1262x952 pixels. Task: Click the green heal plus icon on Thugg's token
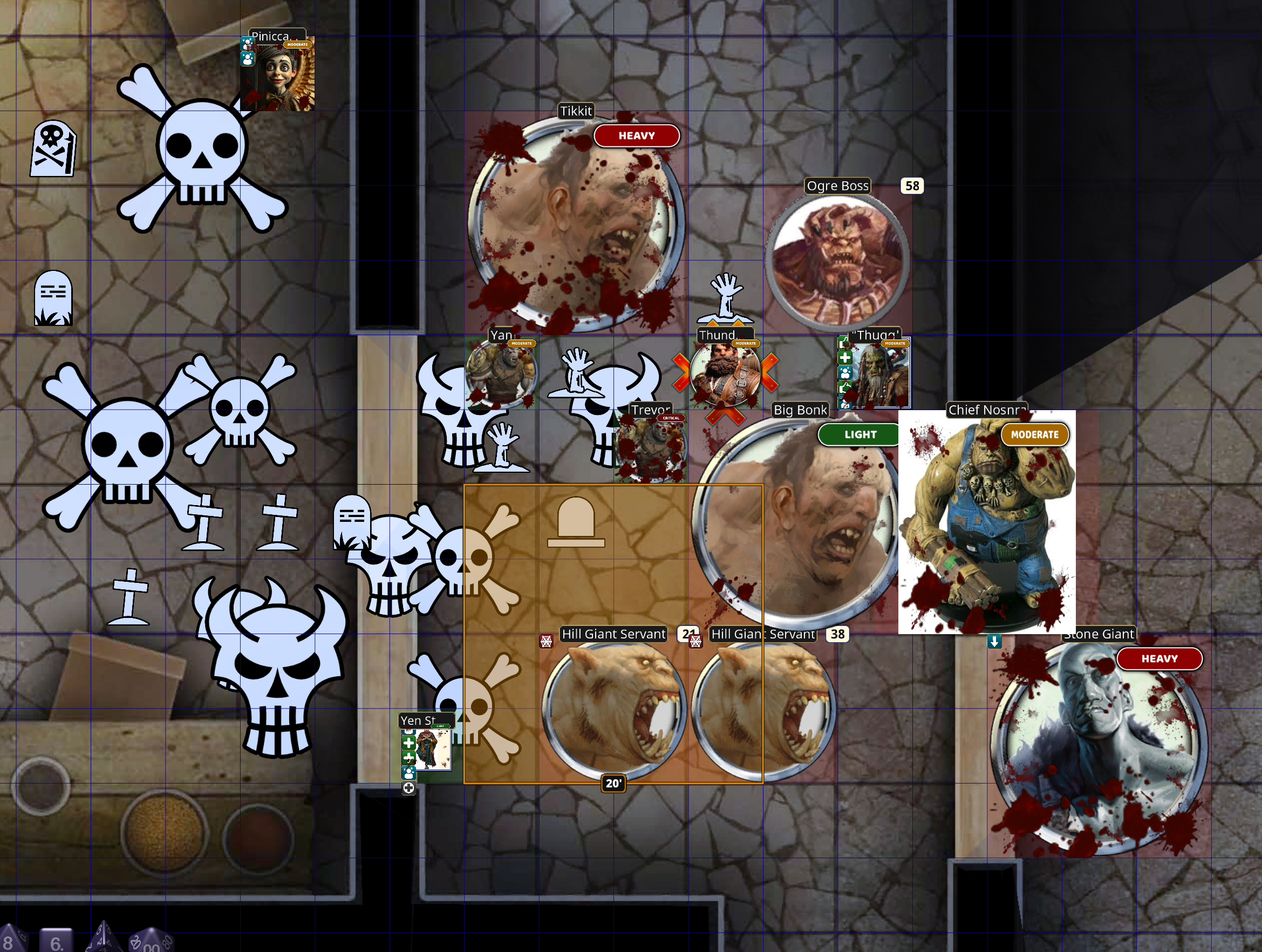coord(845,358)
